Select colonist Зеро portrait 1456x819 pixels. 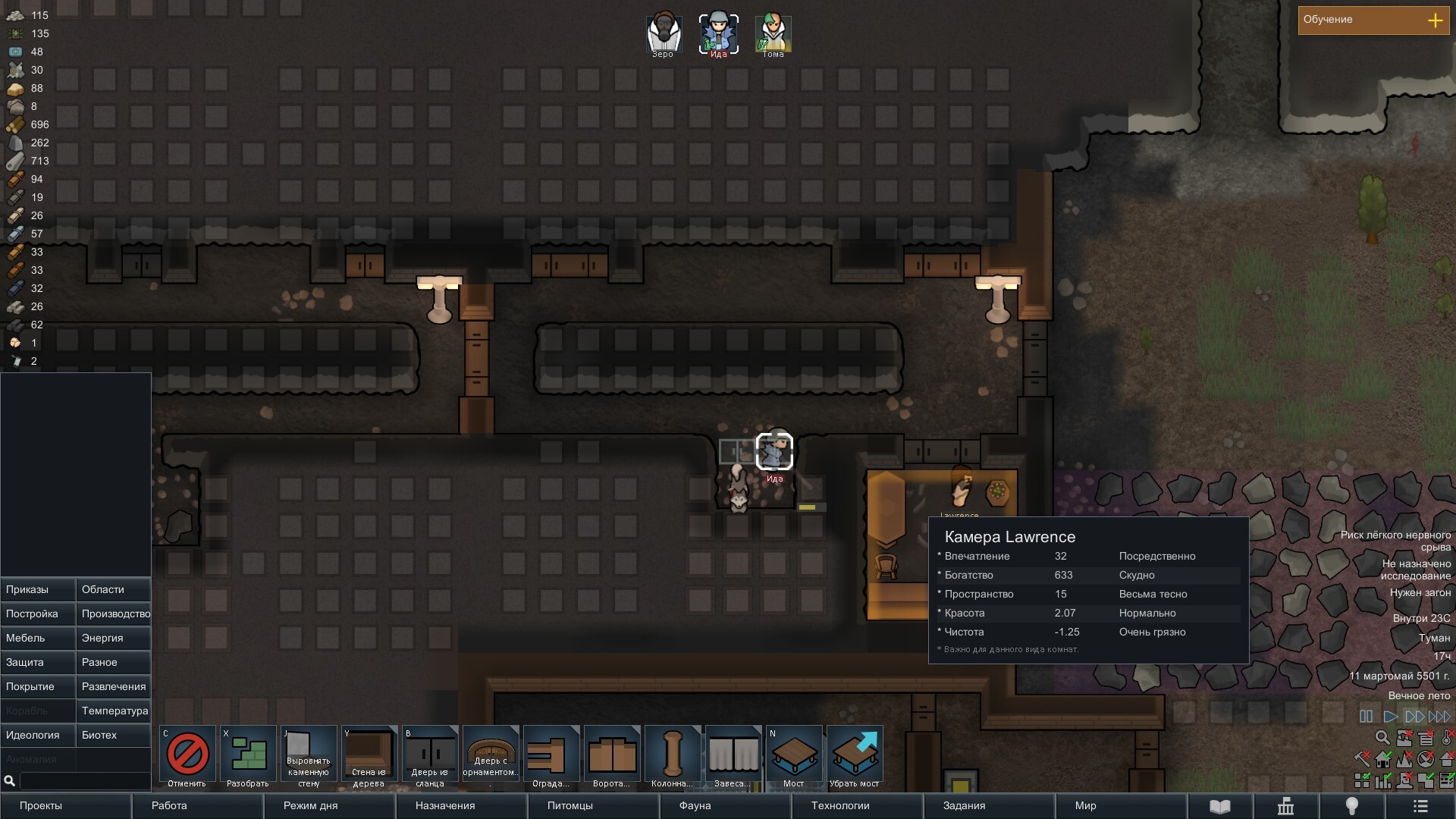[664, 33]
